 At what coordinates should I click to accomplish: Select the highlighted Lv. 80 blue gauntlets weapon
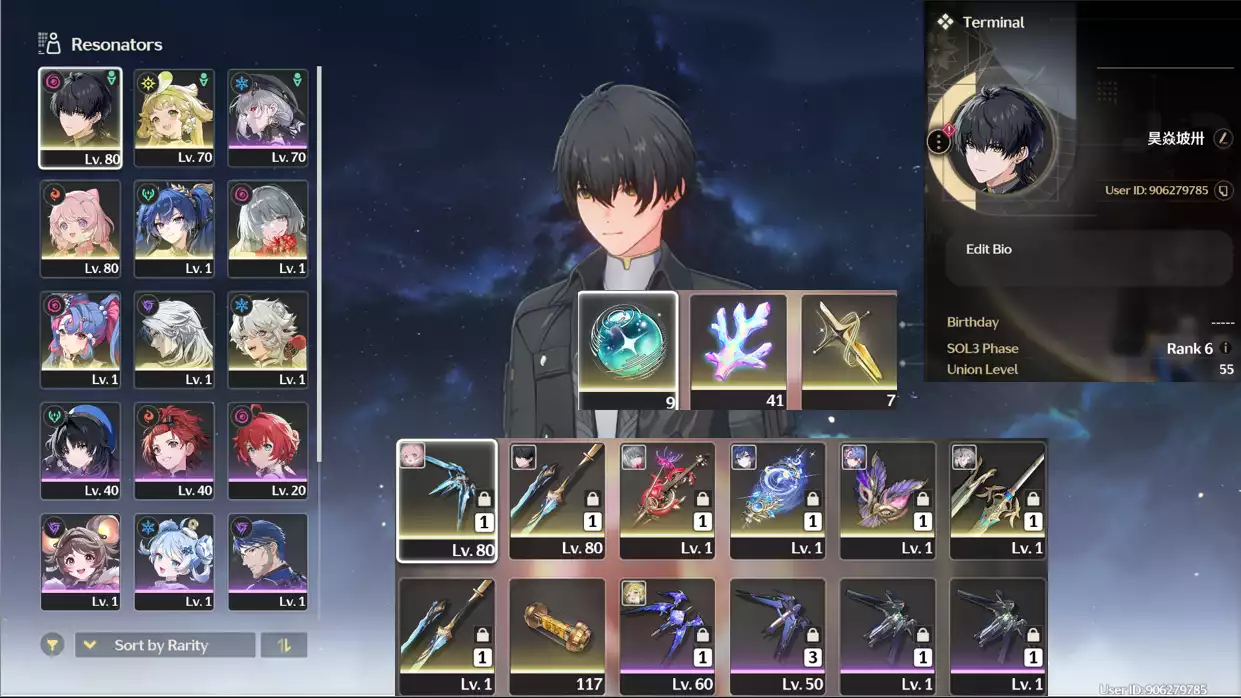[447, 500]
